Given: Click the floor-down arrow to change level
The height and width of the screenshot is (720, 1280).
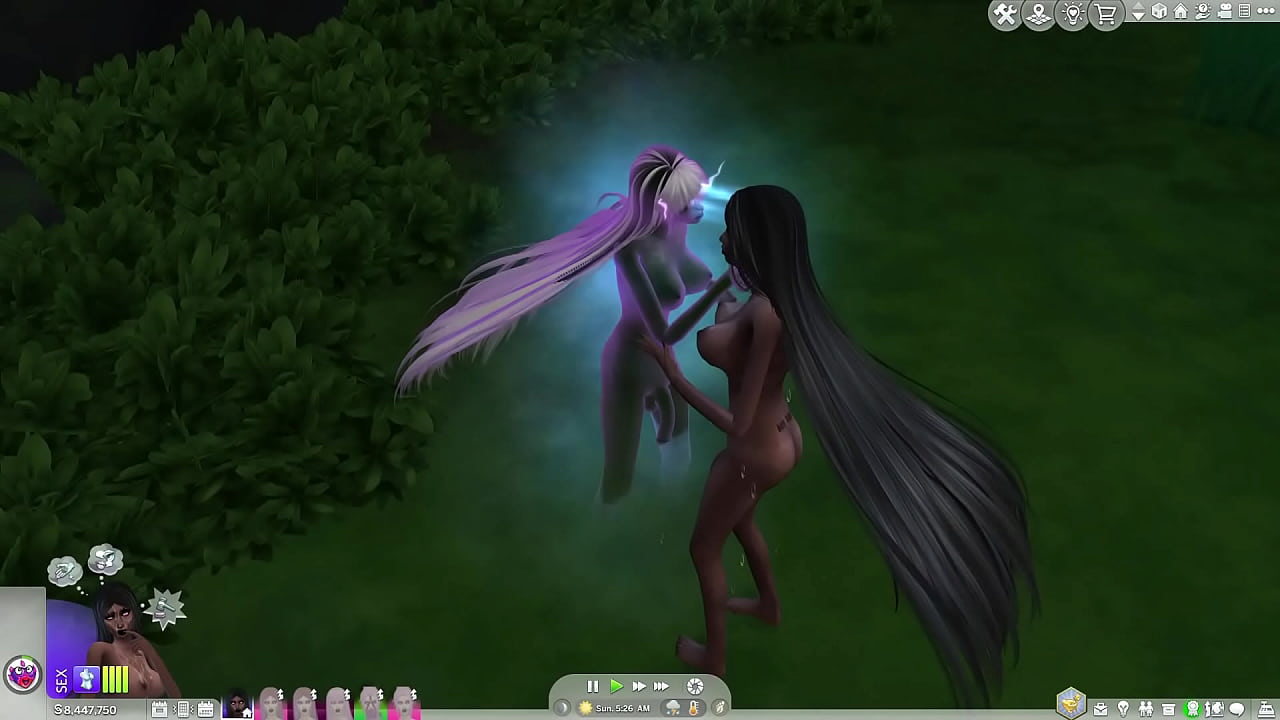Looking at the screenshot, I should tap(1138, 16).
